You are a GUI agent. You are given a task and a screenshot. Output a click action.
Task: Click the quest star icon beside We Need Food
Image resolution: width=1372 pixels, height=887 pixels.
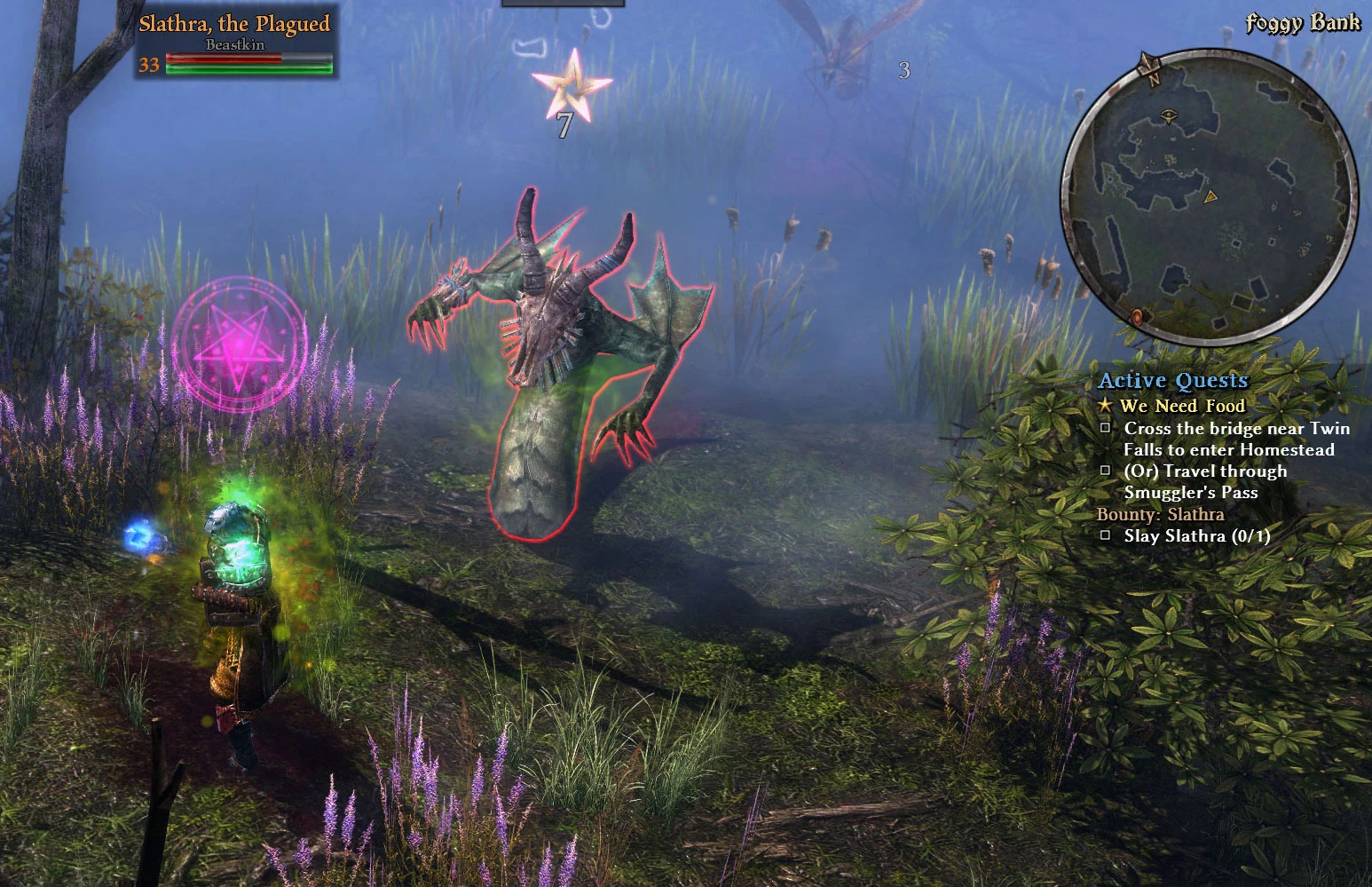tap(1106, 406)
